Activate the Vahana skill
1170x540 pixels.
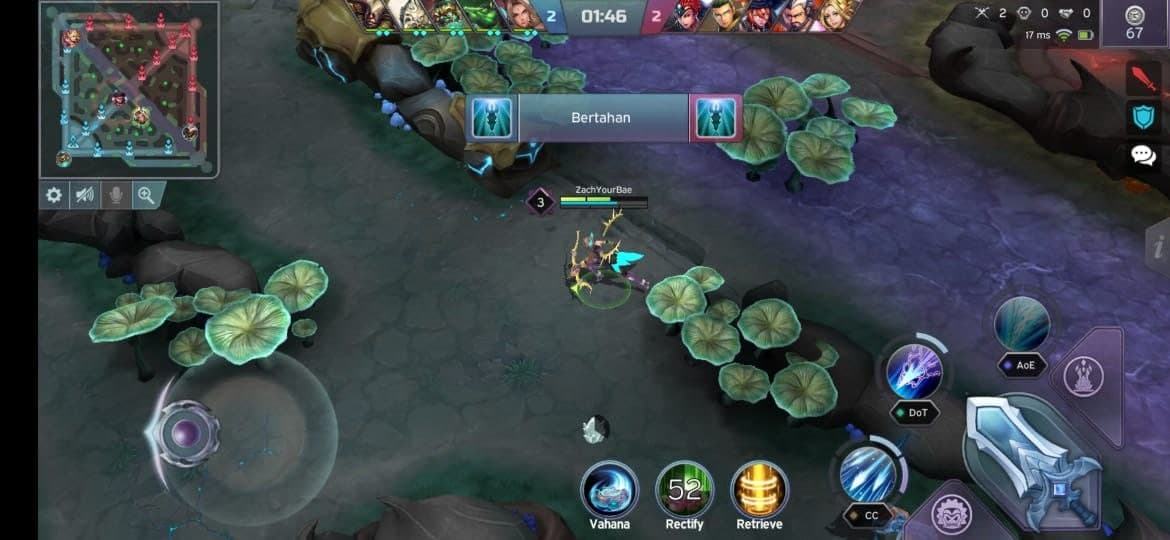tap(609, 490)
